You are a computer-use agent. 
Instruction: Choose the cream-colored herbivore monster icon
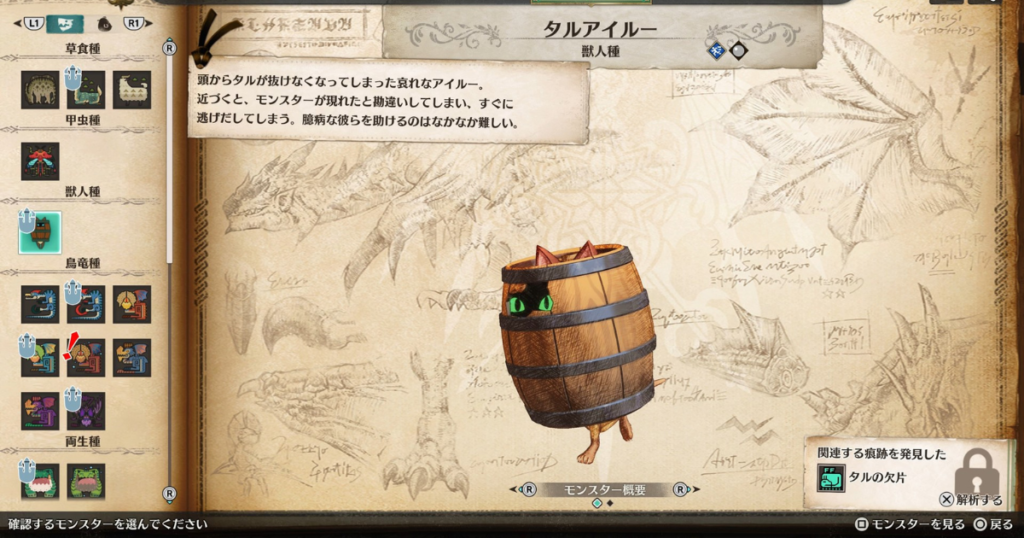pos(132,90)
